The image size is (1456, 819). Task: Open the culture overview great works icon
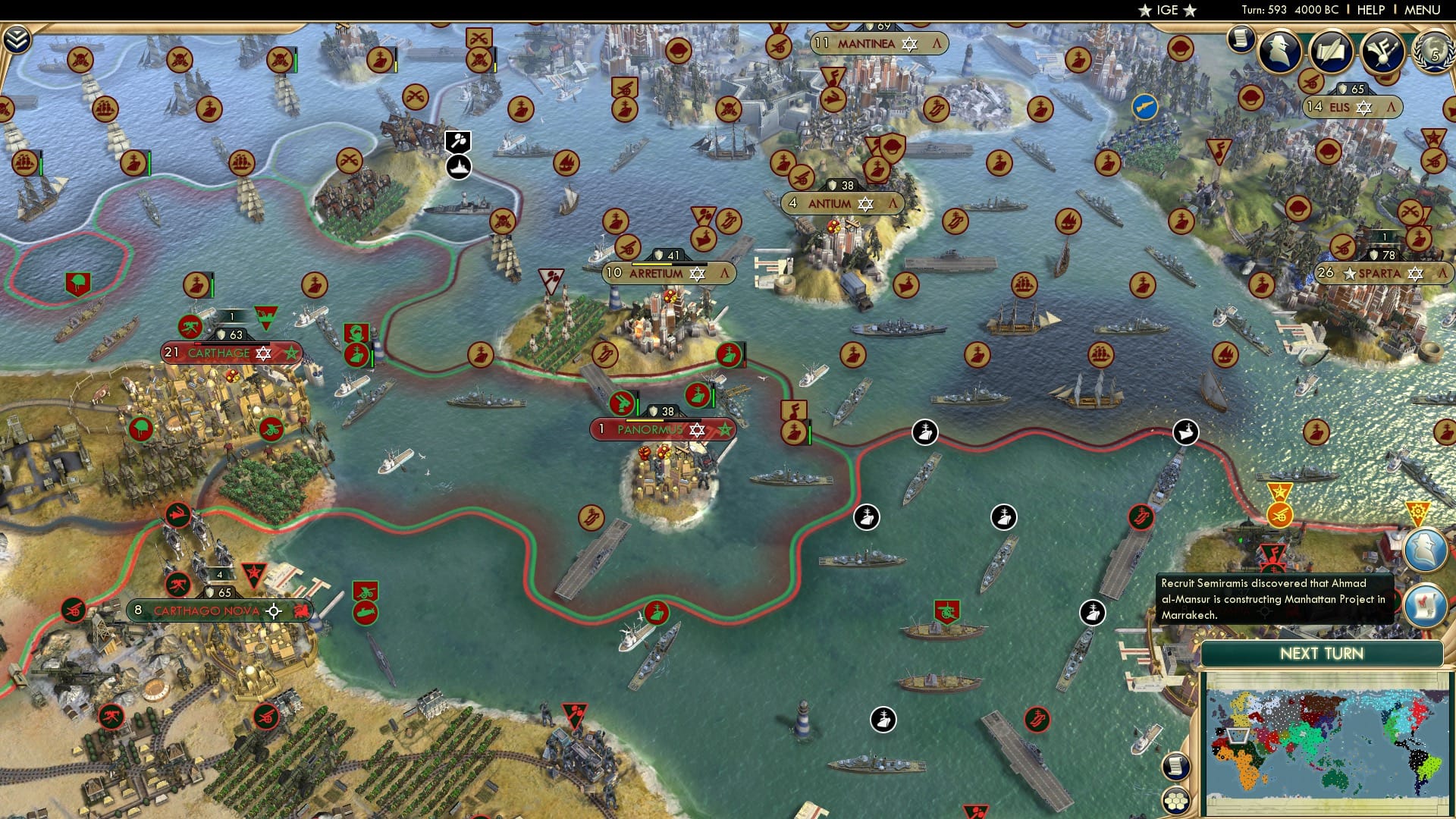click(1382, 51)
